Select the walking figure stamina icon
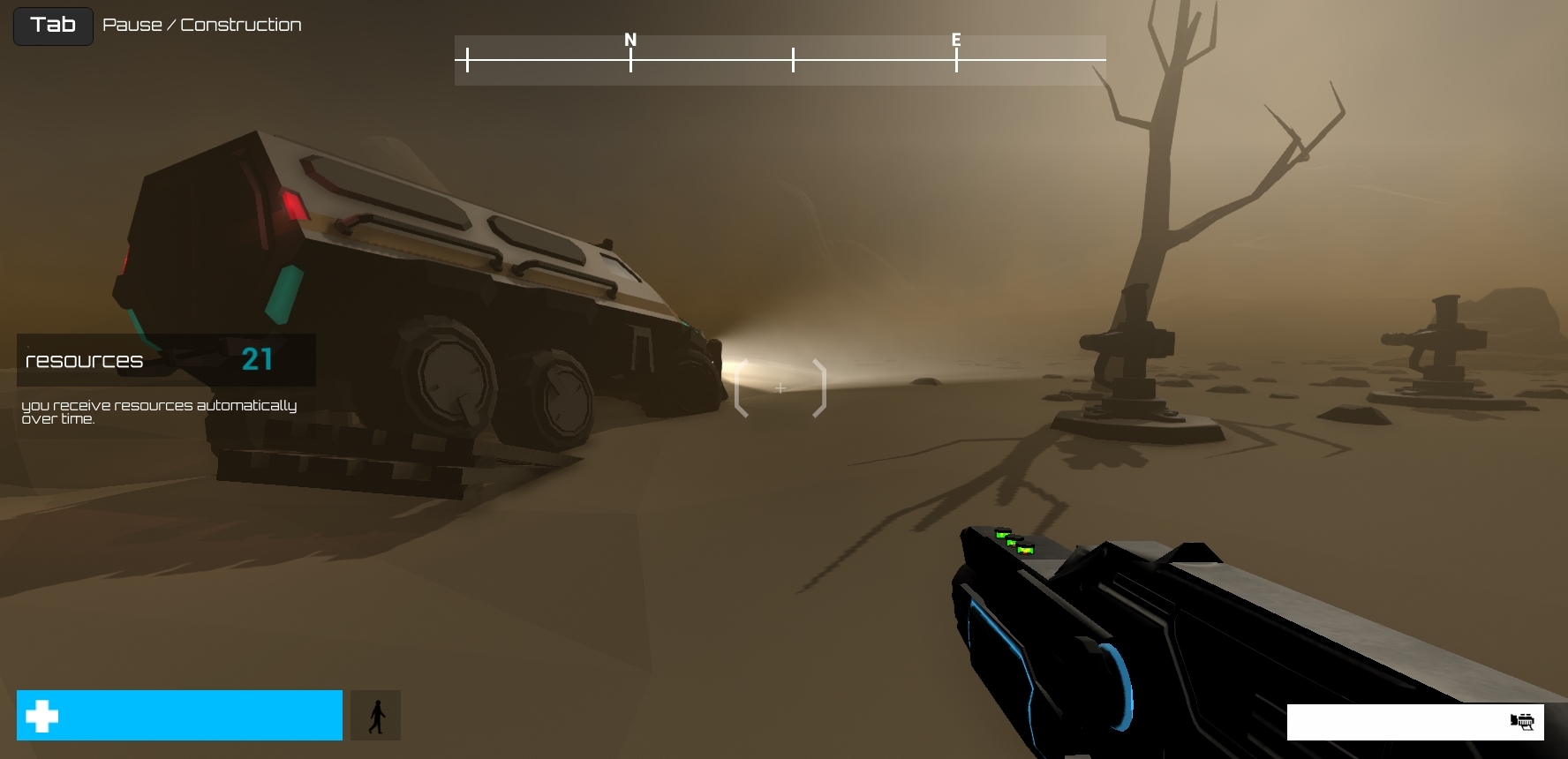This screenshot has height=759, width=1568. tap(376, 715)
